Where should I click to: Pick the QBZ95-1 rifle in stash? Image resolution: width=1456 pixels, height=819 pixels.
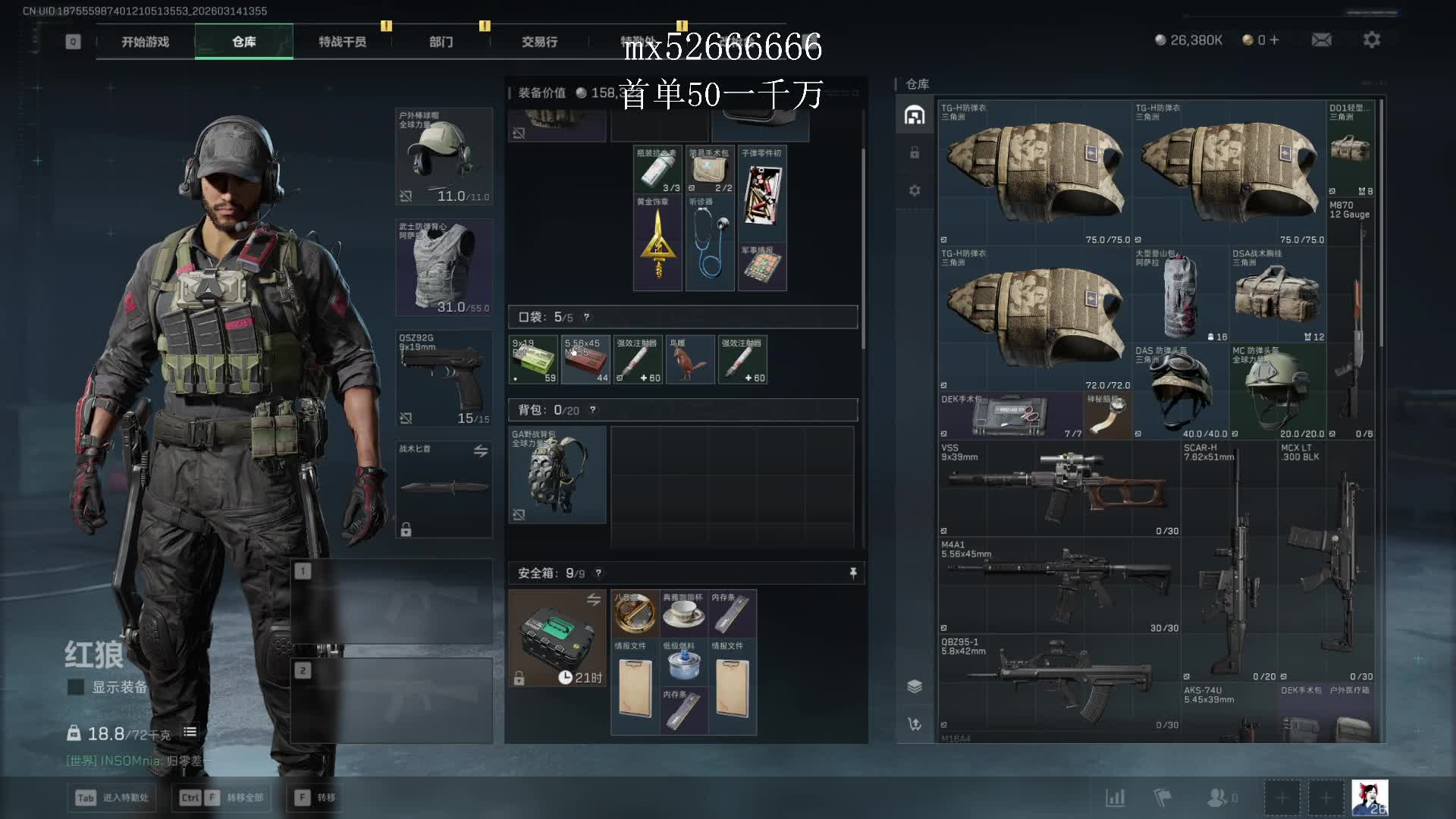[1059, 682]
